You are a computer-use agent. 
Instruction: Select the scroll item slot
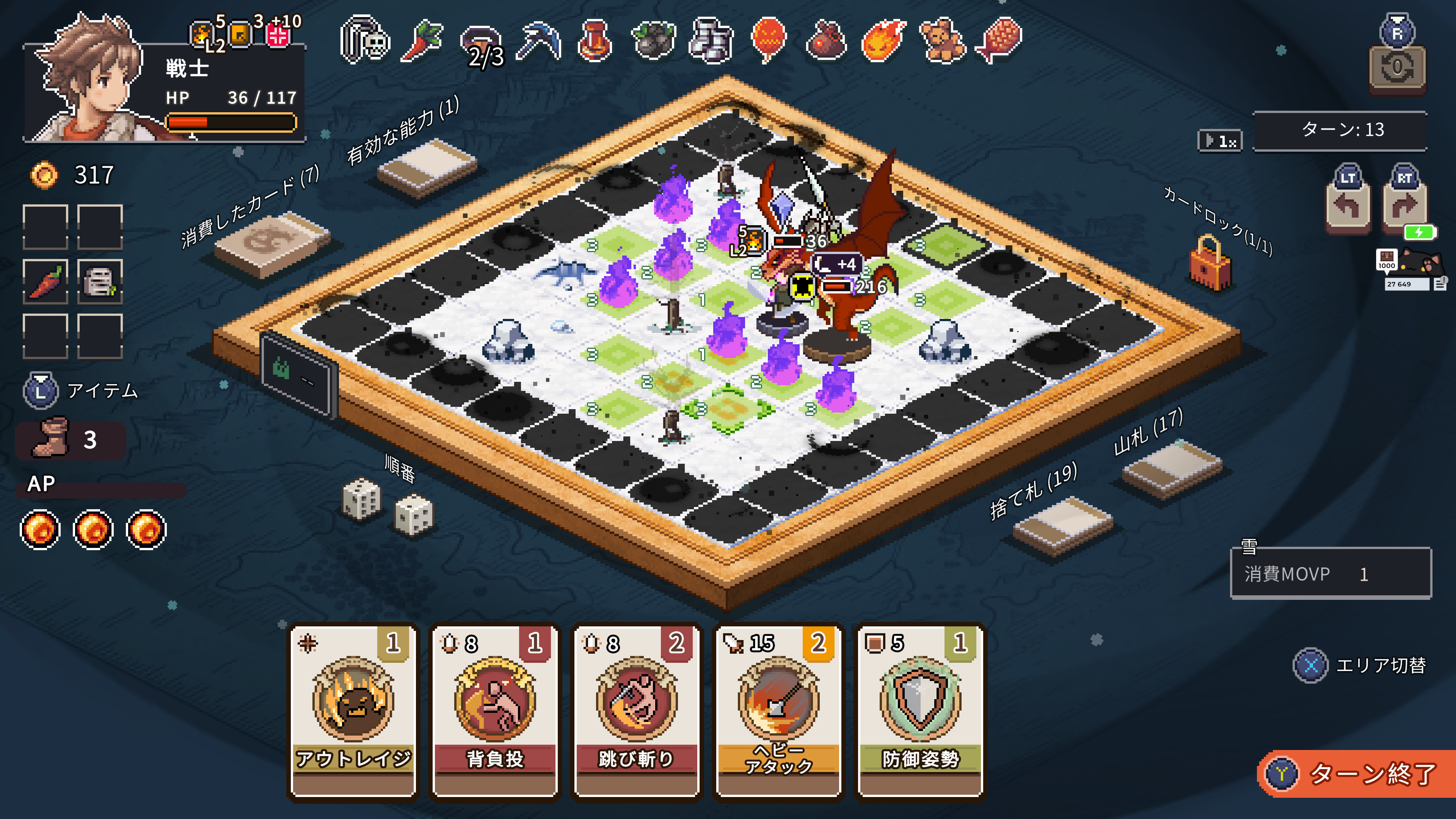click(100, 281)
